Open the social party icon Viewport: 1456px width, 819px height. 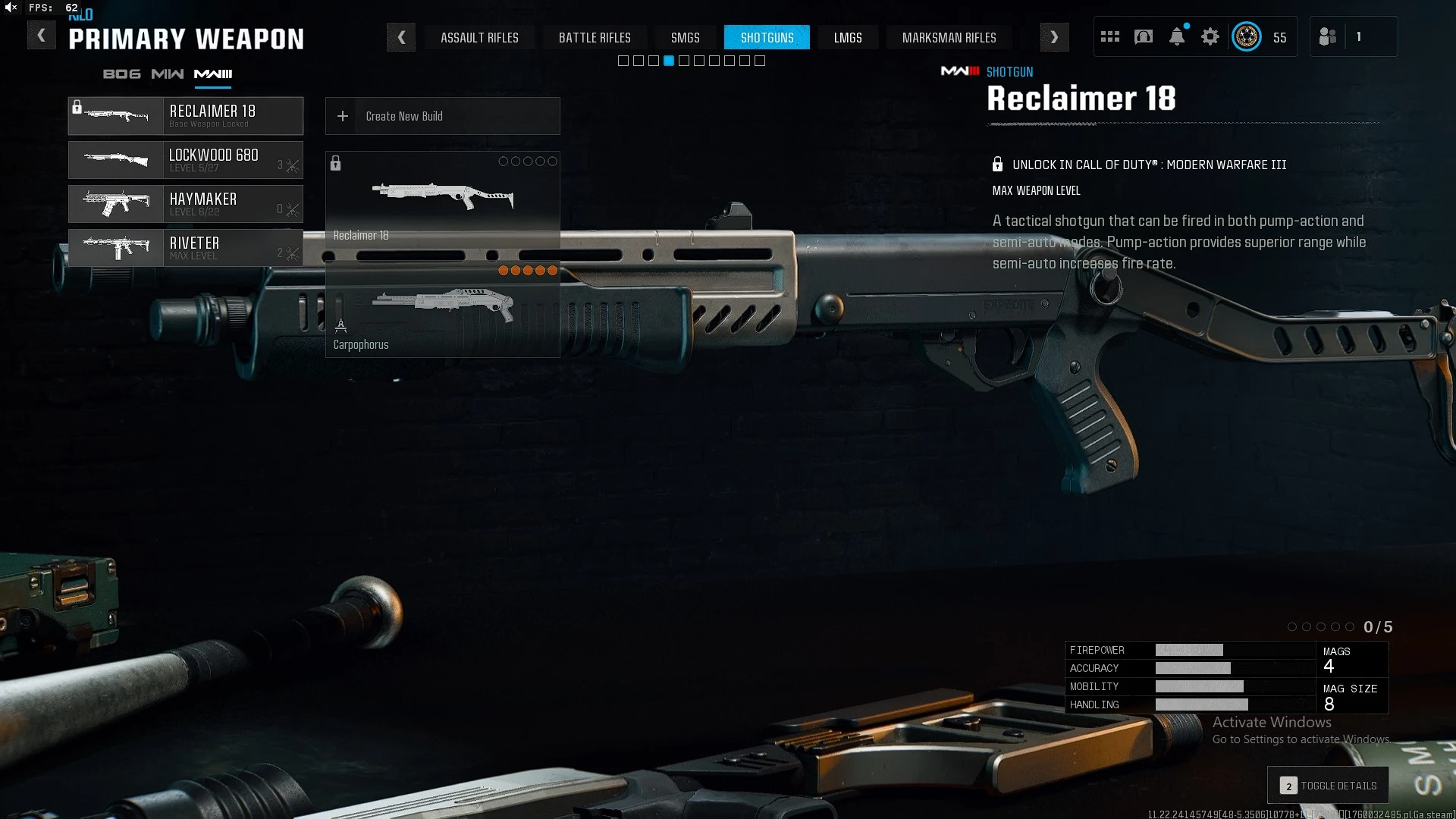[x=1328, y=36]
